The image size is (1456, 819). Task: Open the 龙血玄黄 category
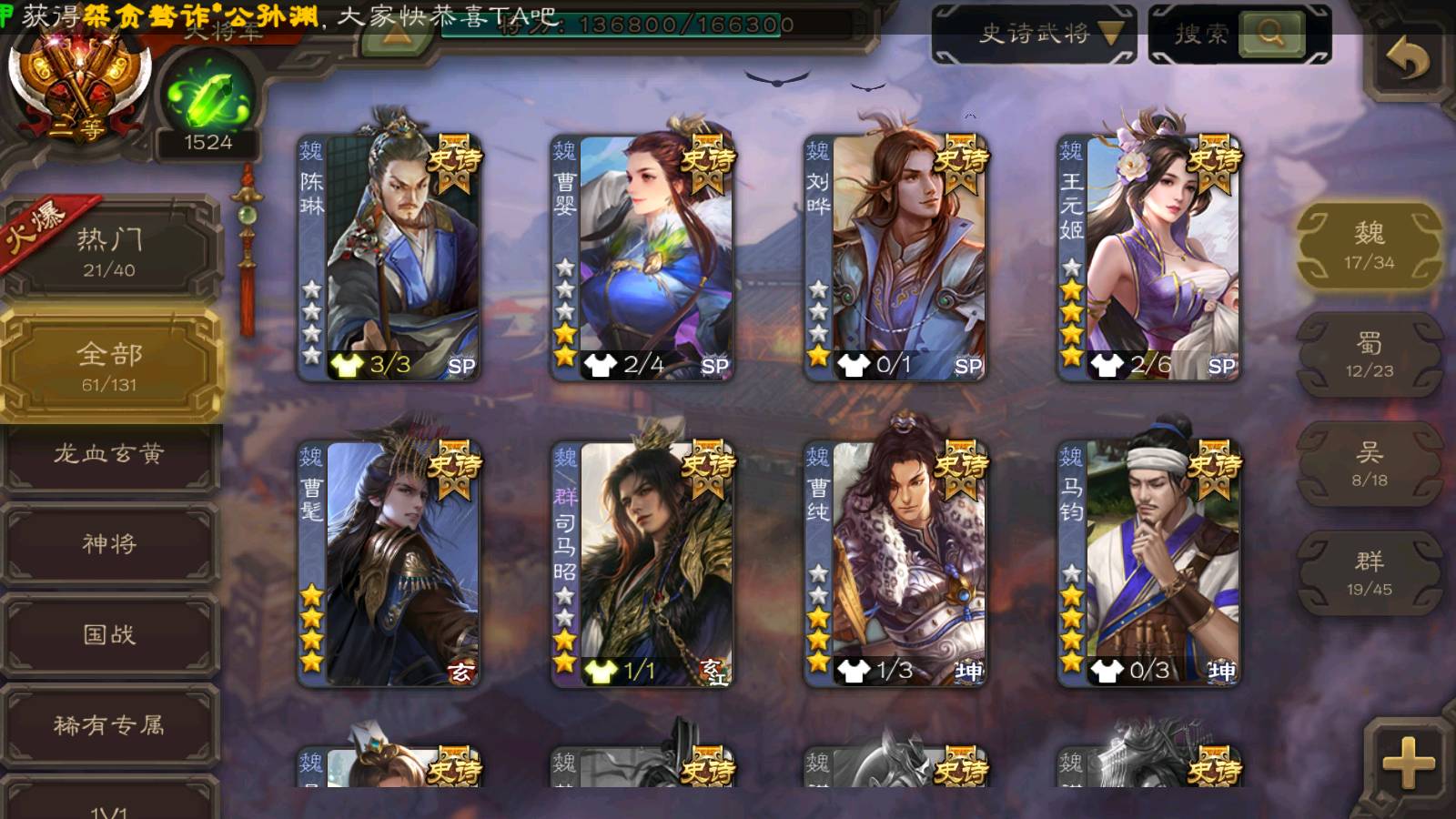pyautogui.click(x=110, y=454)
